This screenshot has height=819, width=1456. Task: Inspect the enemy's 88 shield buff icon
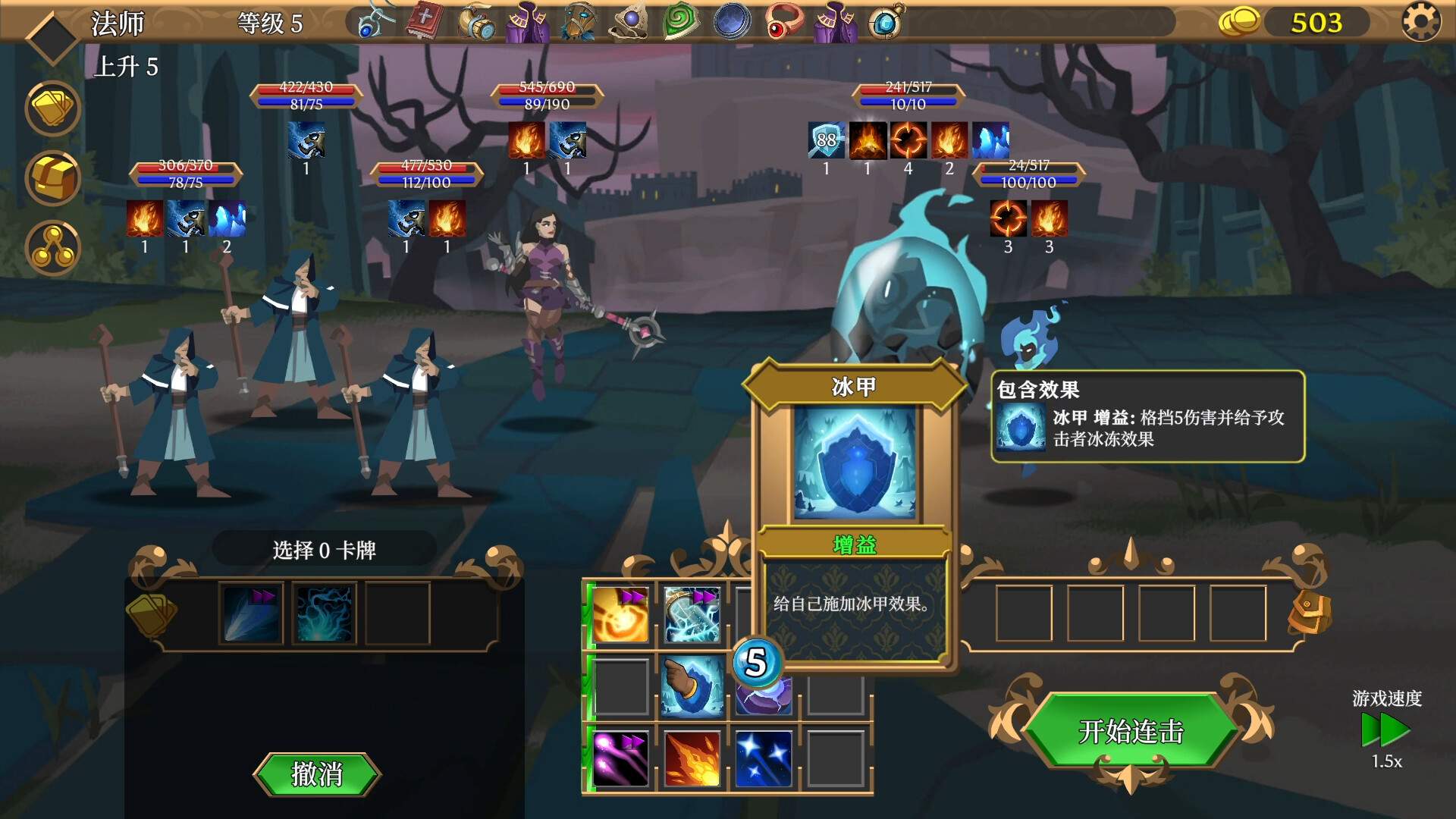(826, 140)
